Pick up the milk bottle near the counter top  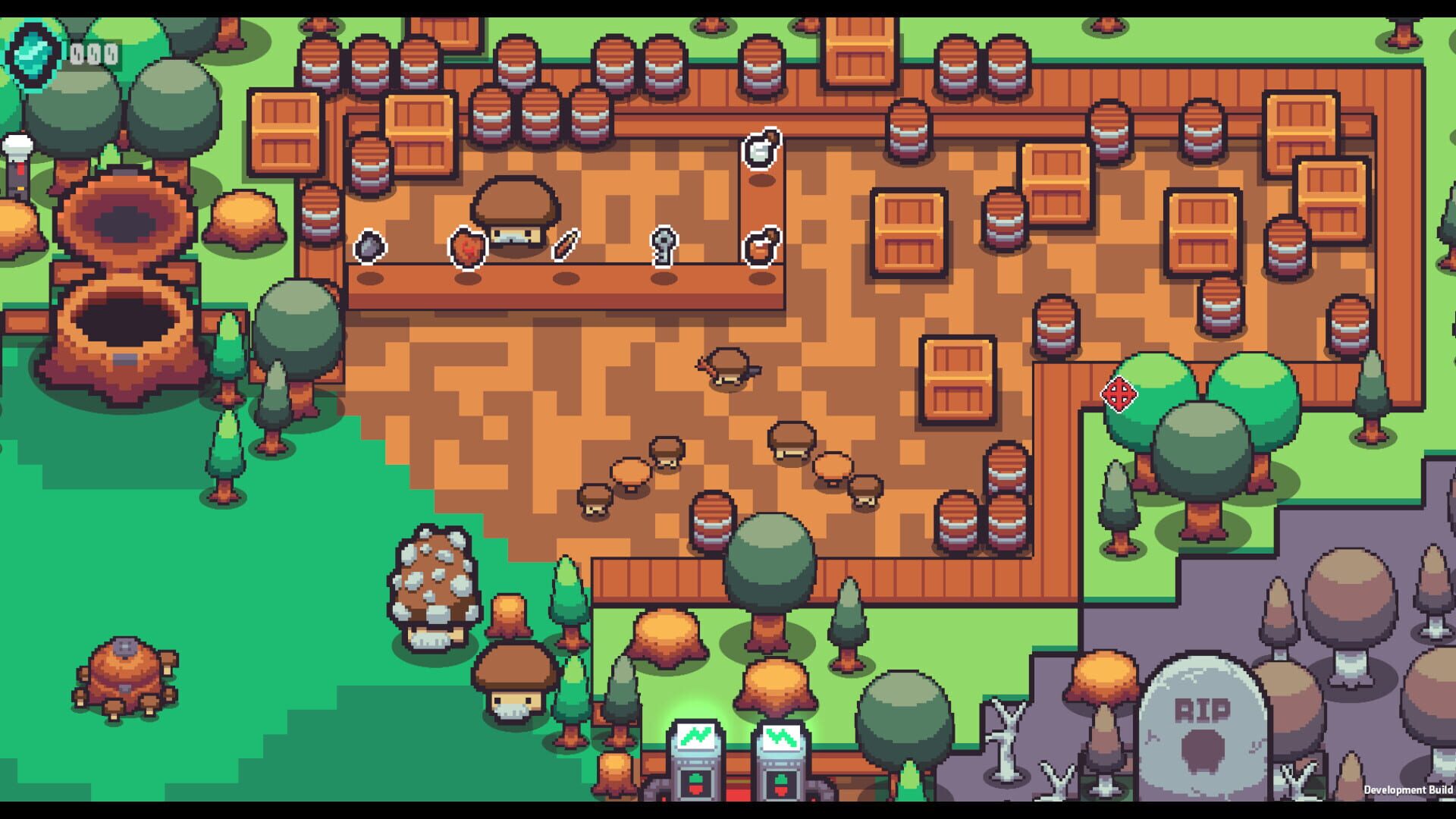(761, 150)
